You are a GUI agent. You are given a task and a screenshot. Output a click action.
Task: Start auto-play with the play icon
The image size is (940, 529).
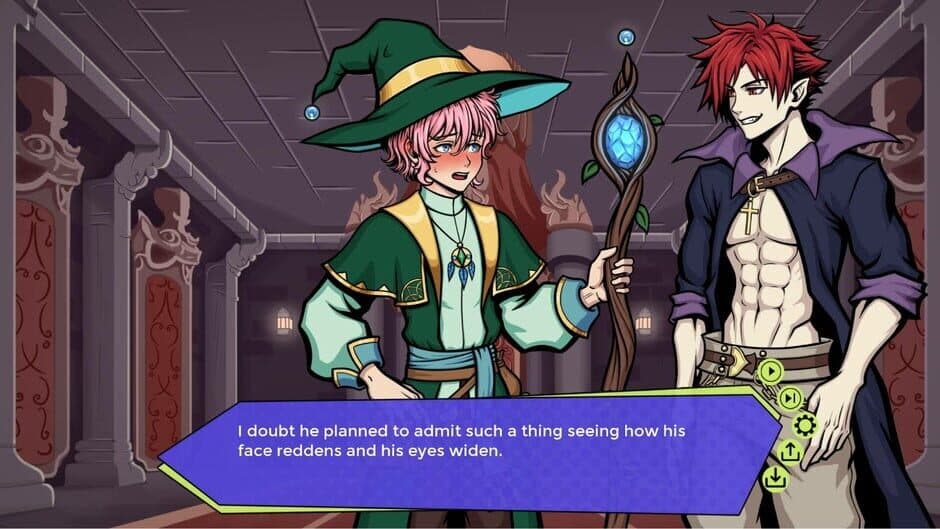770,372
